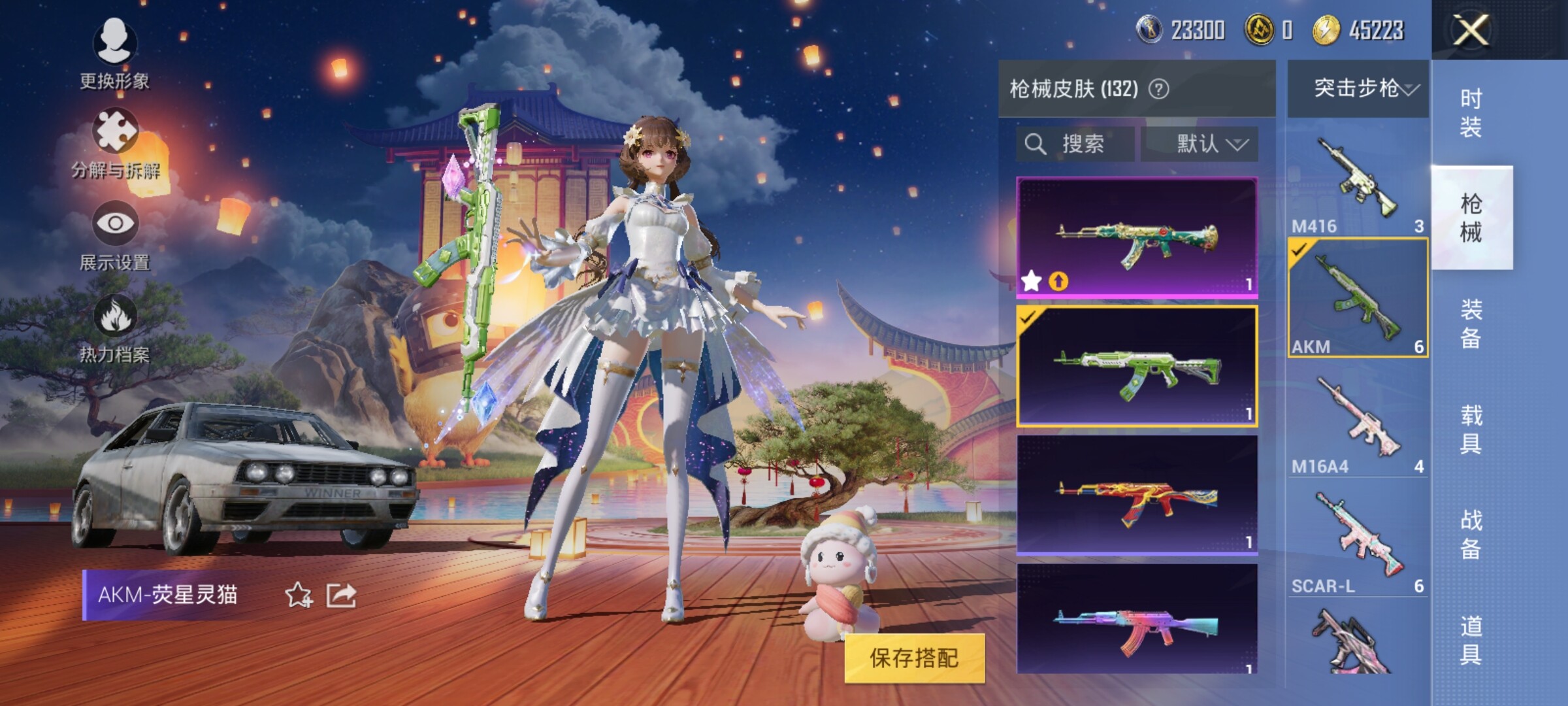Share the AKM-荧星灵猫 skin
This screenshot has width=1568, height=706.
(341, 595)
